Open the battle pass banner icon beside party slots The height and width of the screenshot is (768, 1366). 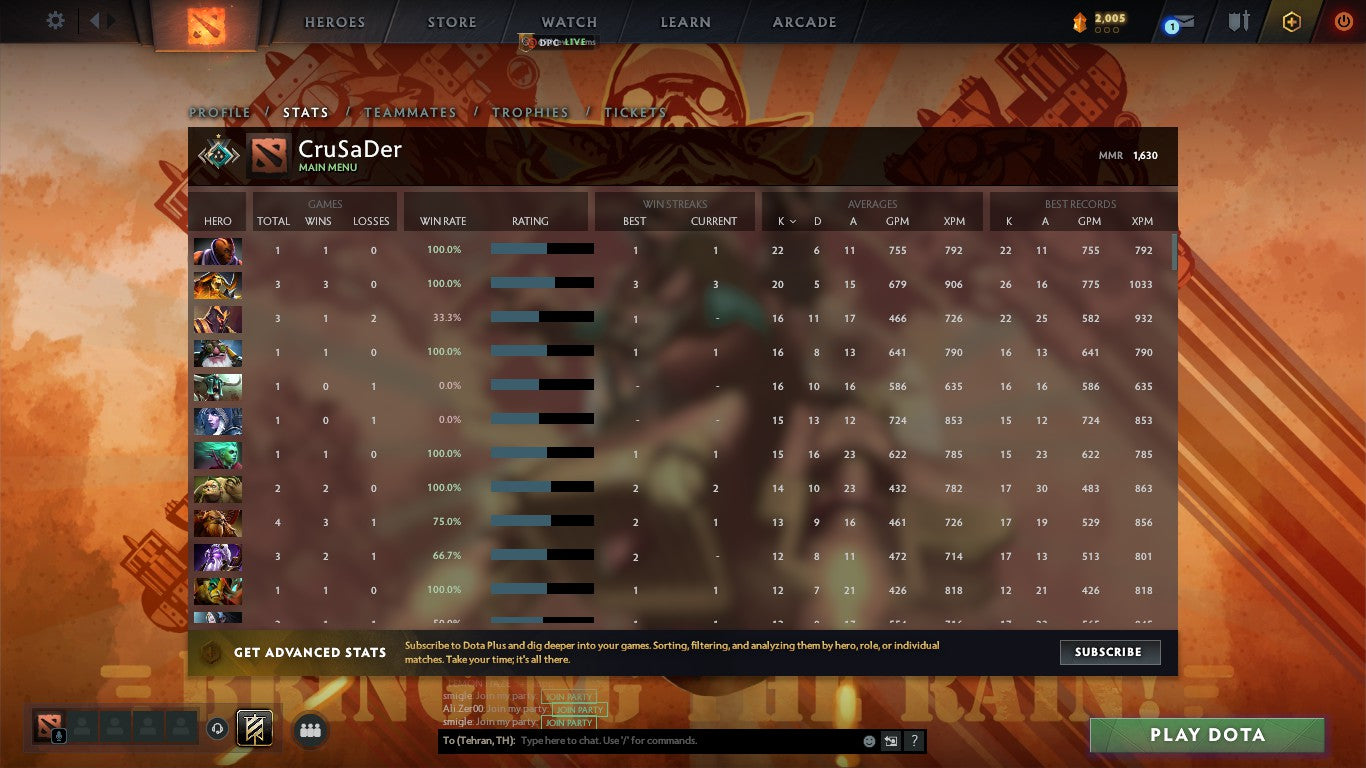256,728
